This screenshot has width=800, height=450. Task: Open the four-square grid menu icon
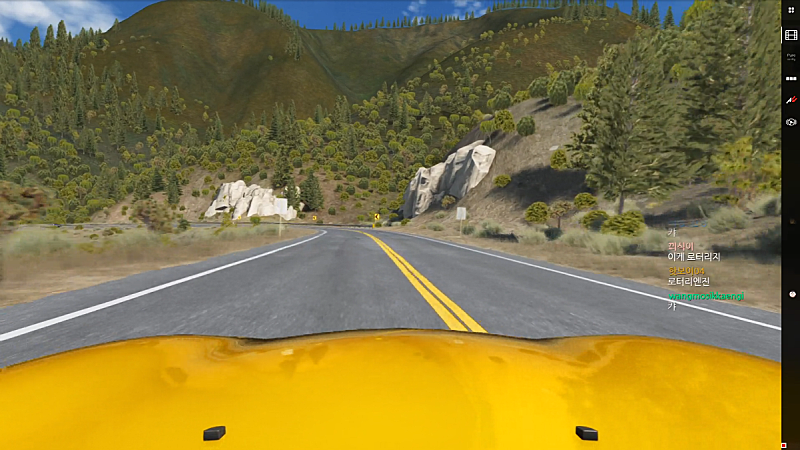(x=790, y=9)
